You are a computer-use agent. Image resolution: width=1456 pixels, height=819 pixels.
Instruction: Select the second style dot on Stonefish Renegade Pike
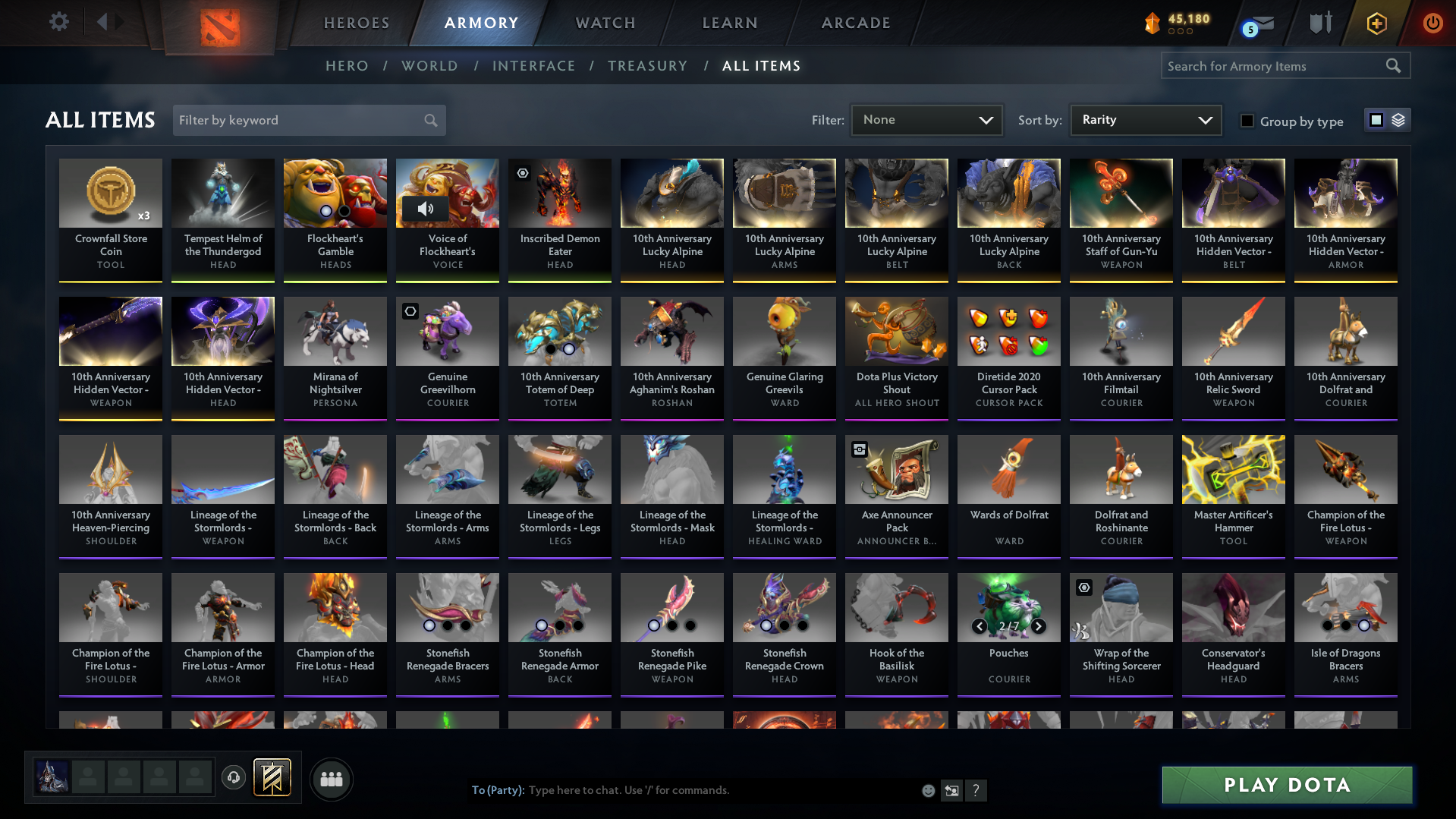click(671, 626)
